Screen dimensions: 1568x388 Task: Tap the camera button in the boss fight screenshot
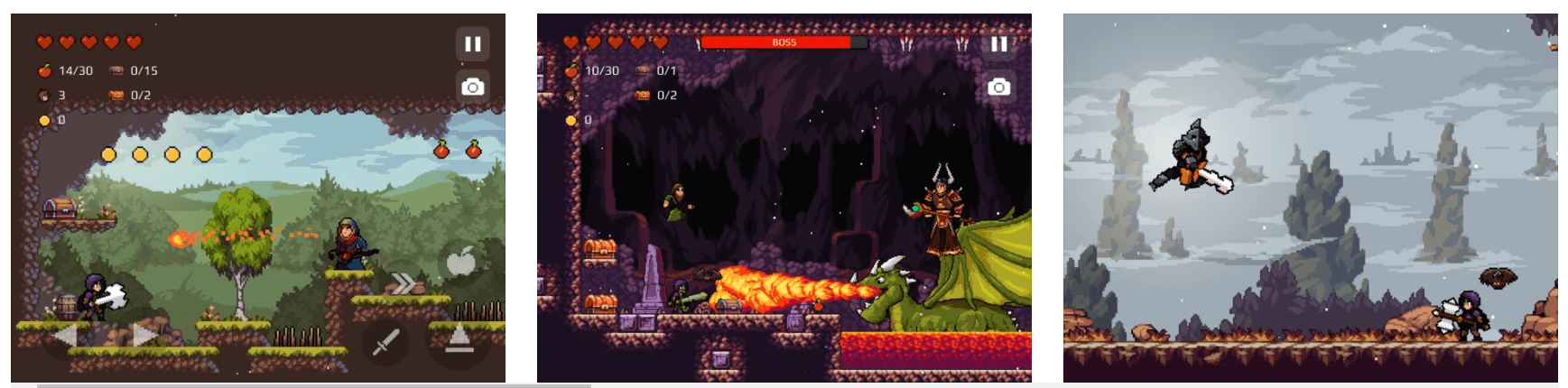pos(998,87)
